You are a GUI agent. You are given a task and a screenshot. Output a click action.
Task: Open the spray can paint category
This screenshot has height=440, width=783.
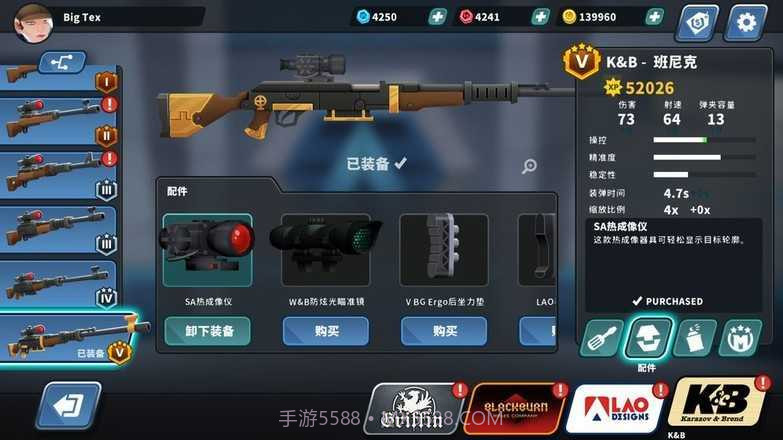694,340
